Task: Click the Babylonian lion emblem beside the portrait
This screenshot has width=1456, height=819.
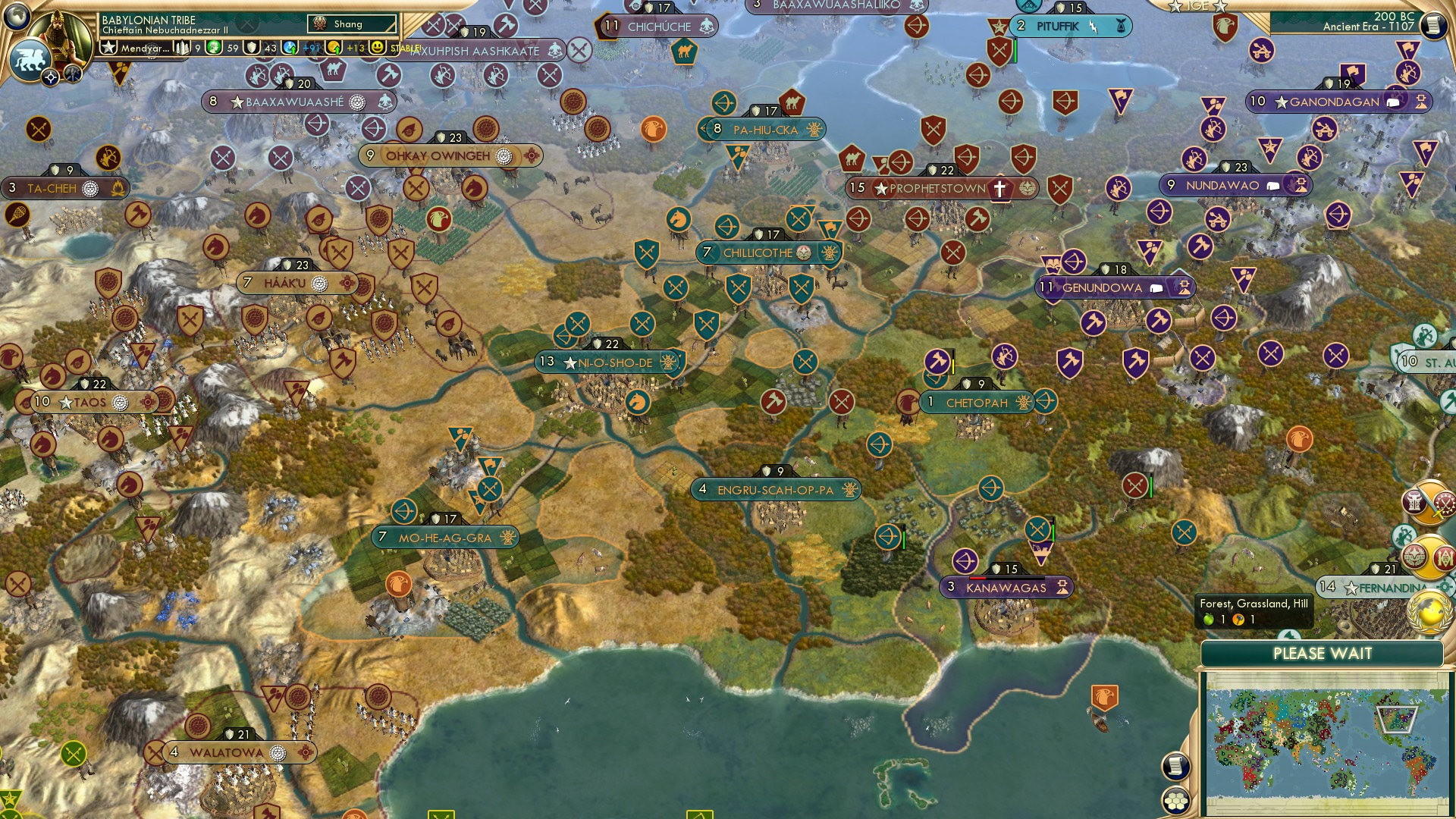Action: click(x=30, y=59)
